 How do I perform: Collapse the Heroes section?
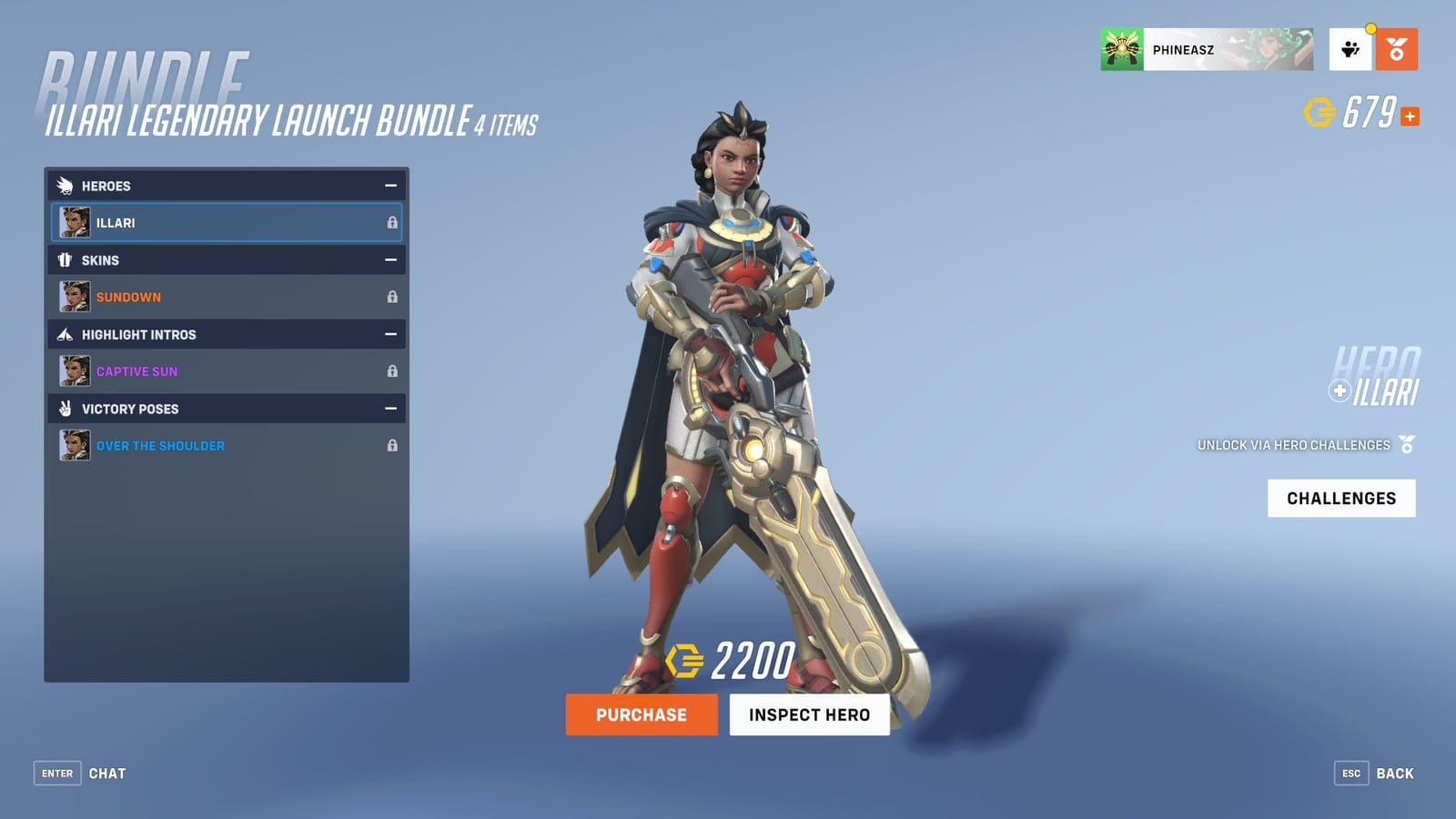[x=391, y=186]
